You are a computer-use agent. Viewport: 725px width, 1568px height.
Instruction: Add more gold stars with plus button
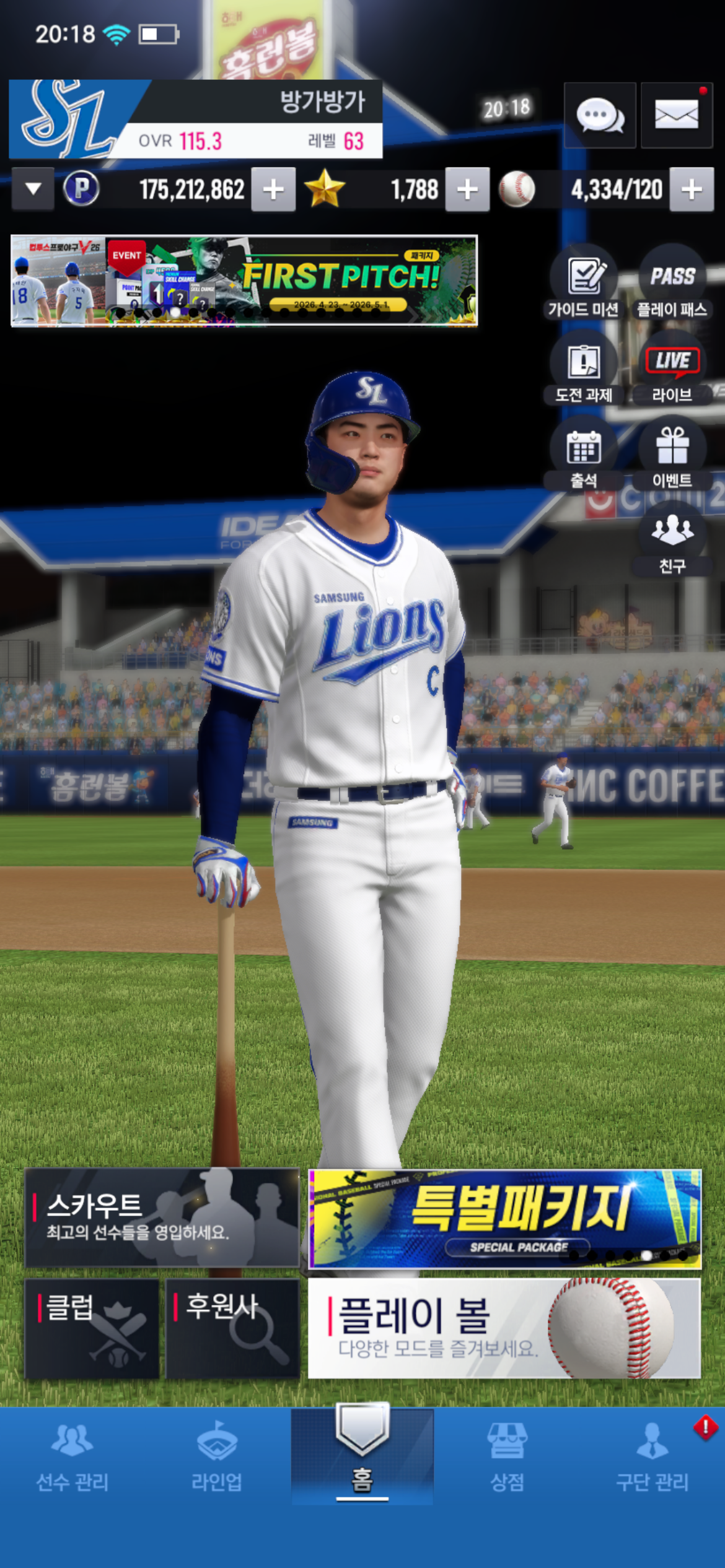point(467,189)
